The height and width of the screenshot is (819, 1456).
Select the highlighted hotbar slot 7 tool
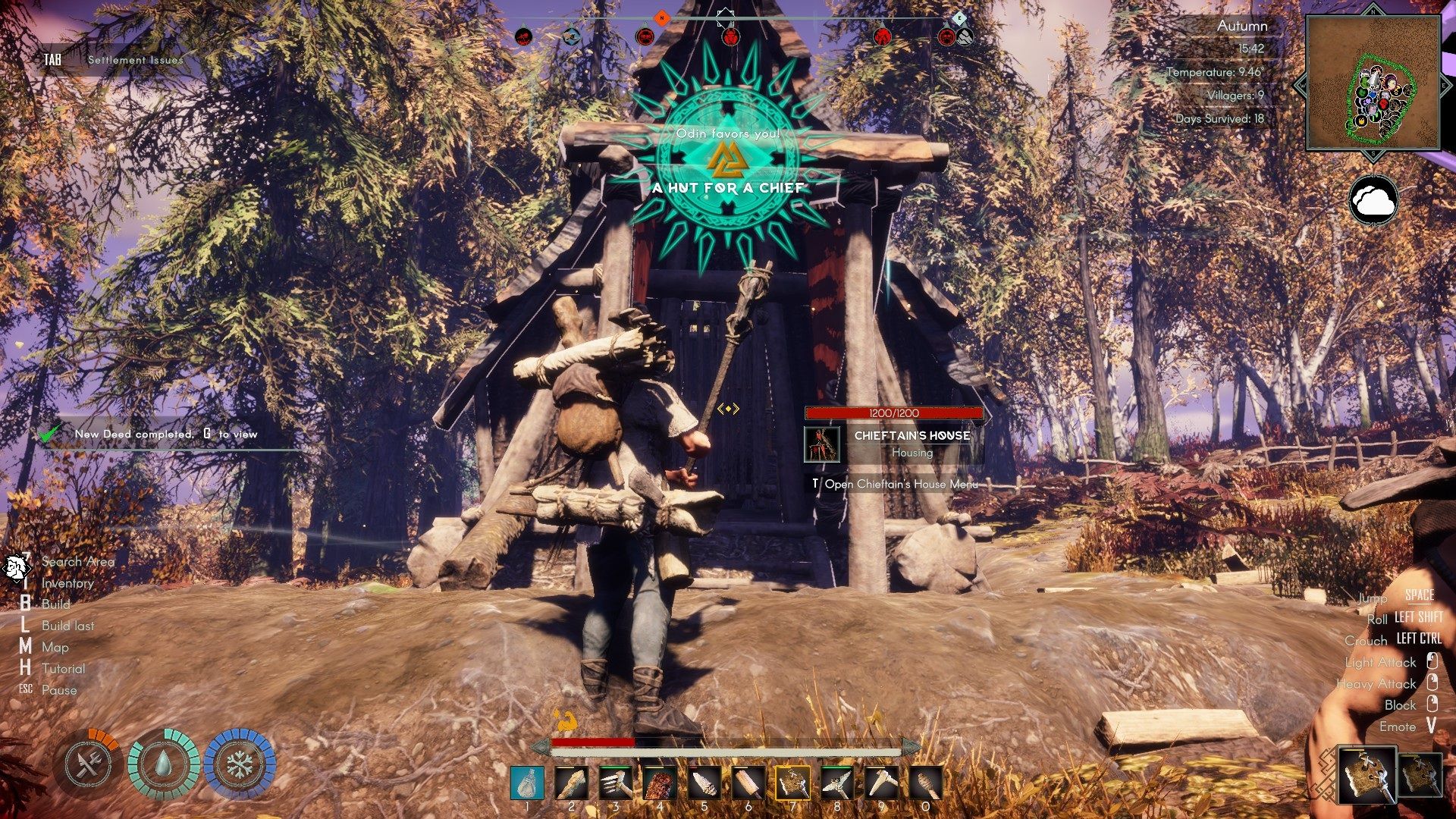click(x=792, y=783)
